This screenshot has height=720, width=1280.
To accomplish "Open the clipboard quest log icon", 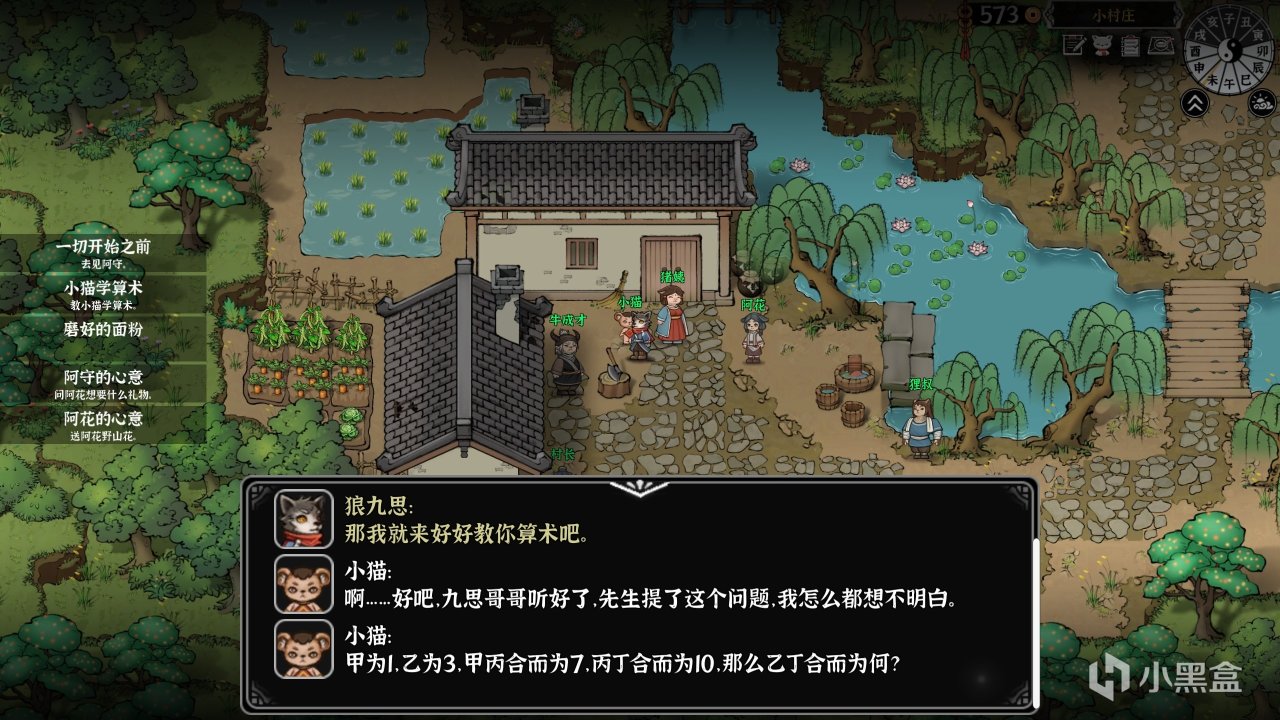I will click(1130, 46).
